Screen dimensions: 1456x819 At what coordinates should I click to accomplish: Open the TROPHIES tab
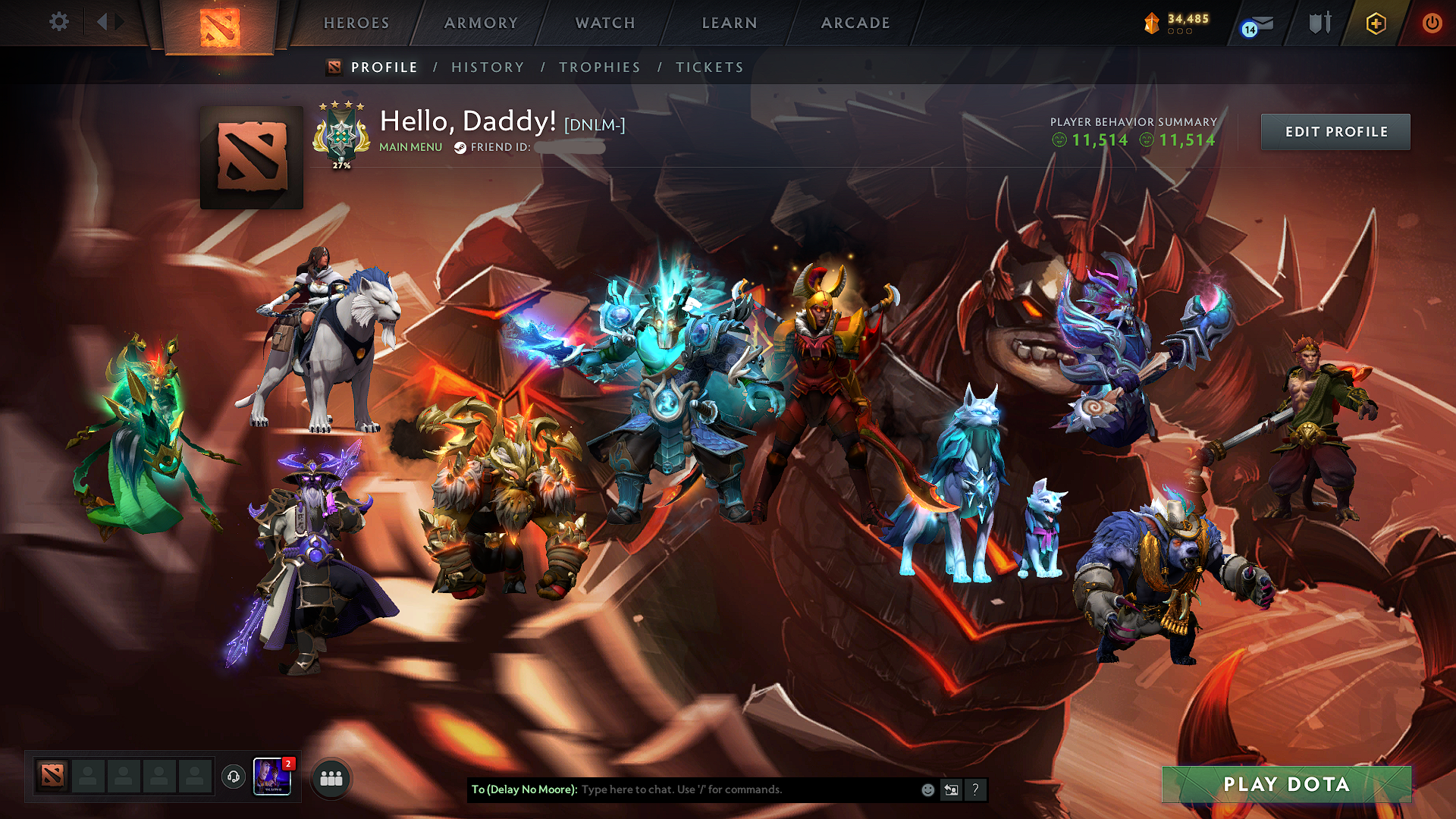tap(599, 67)
